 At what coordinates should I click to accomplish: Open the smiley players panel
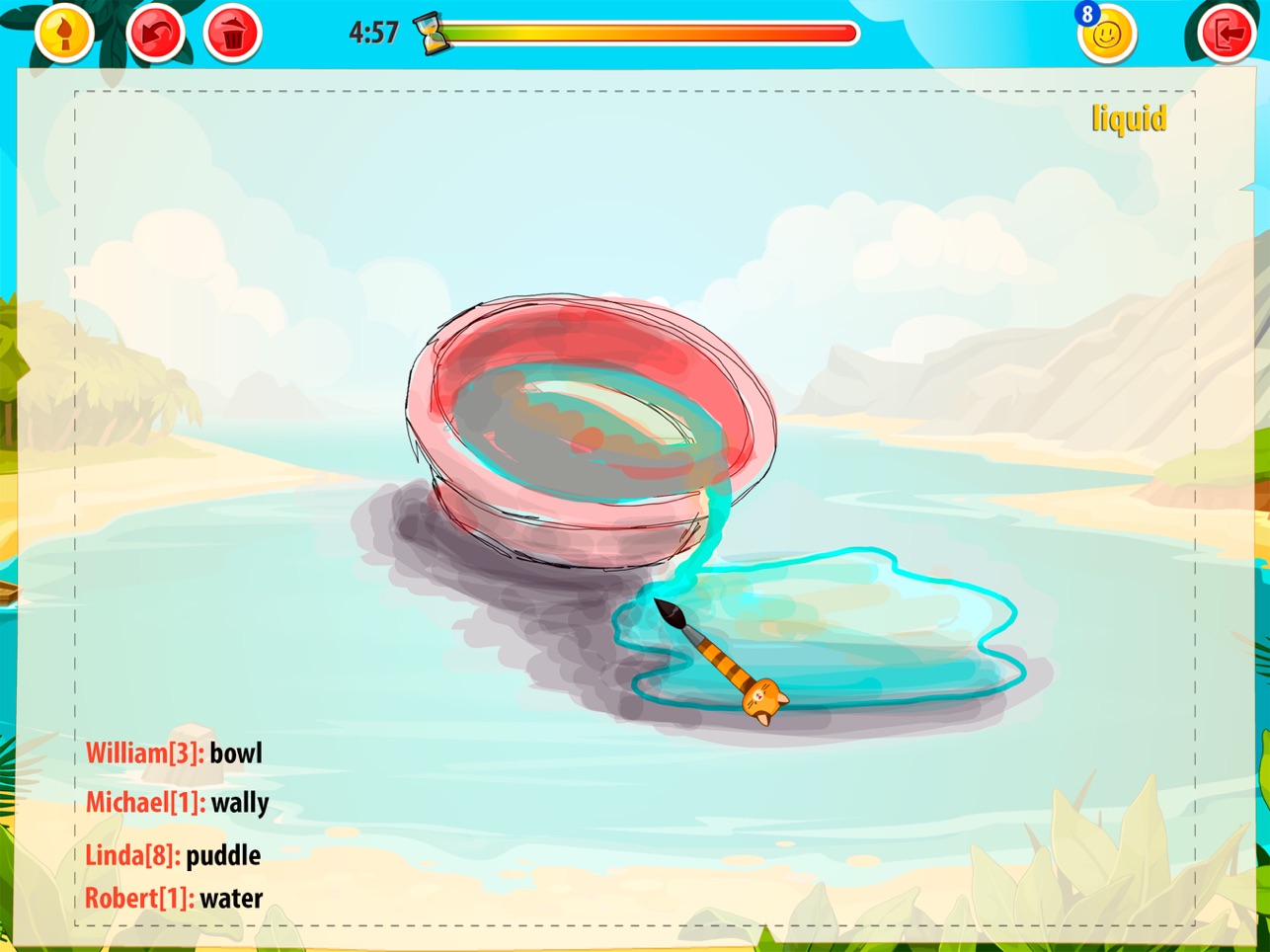click(x=1108, y=33)
